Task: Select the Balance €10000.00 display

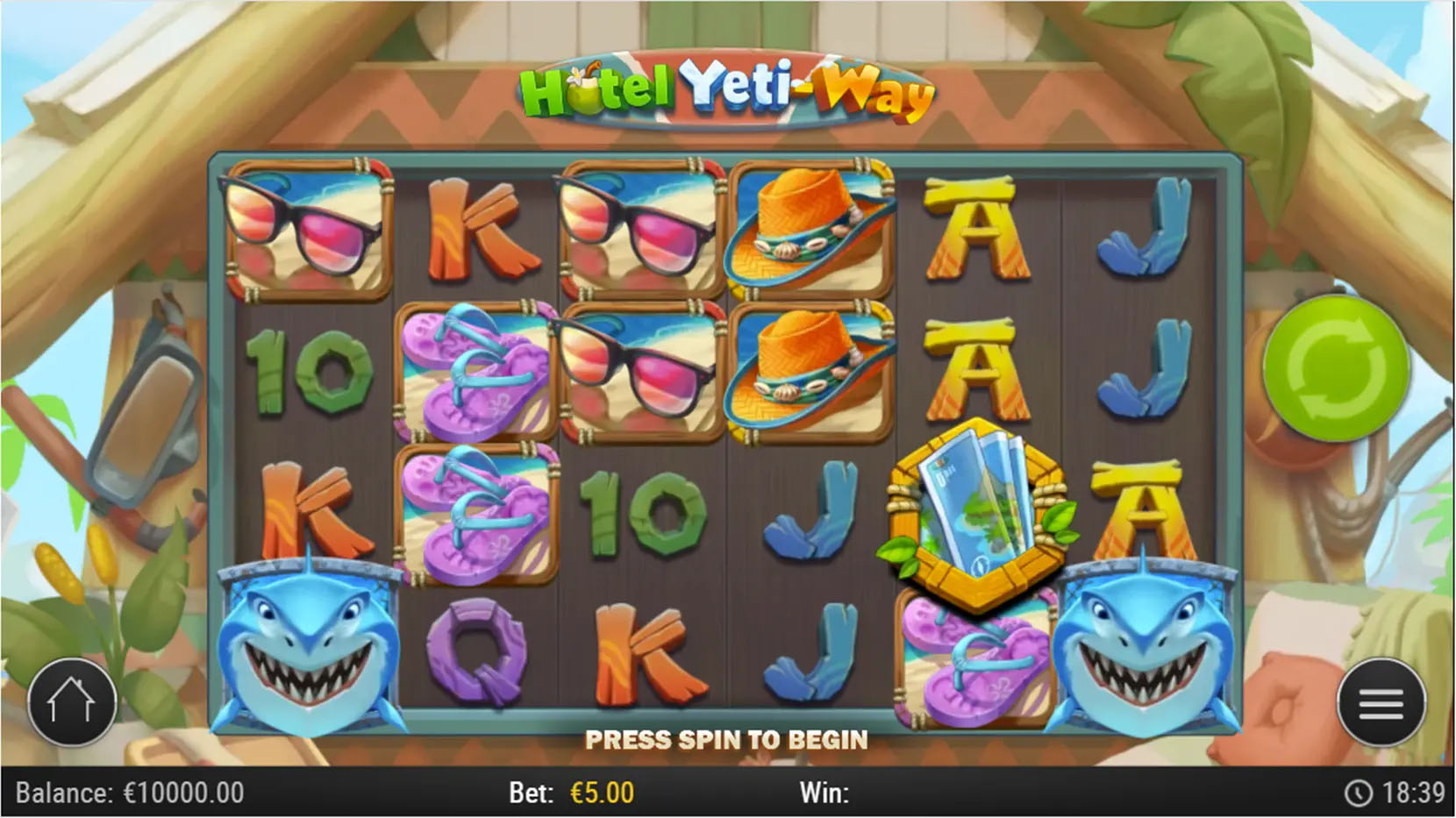Action: (132, 793)
